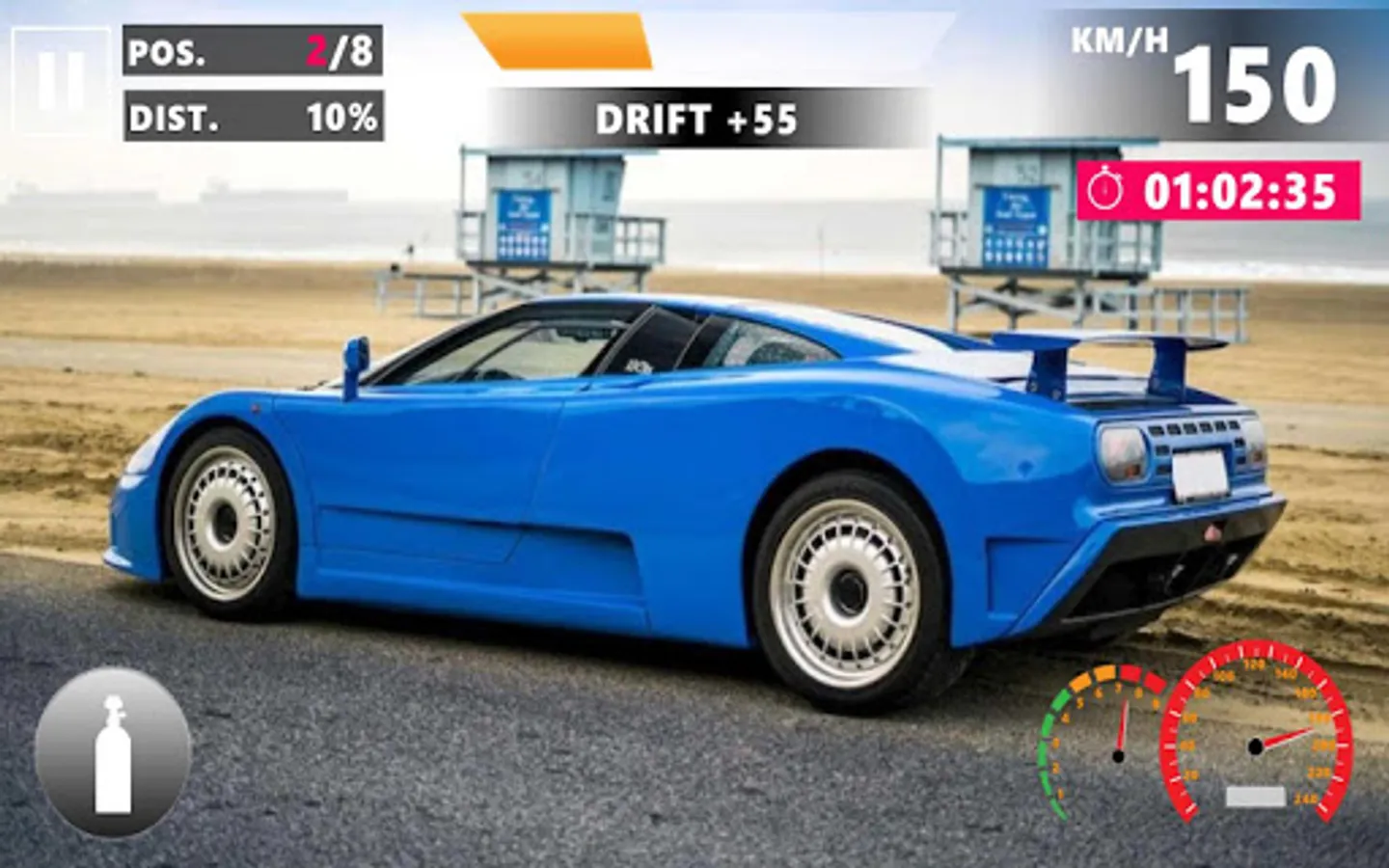
Task: Activate the nitro boost bottle
Action: (113, 752)
